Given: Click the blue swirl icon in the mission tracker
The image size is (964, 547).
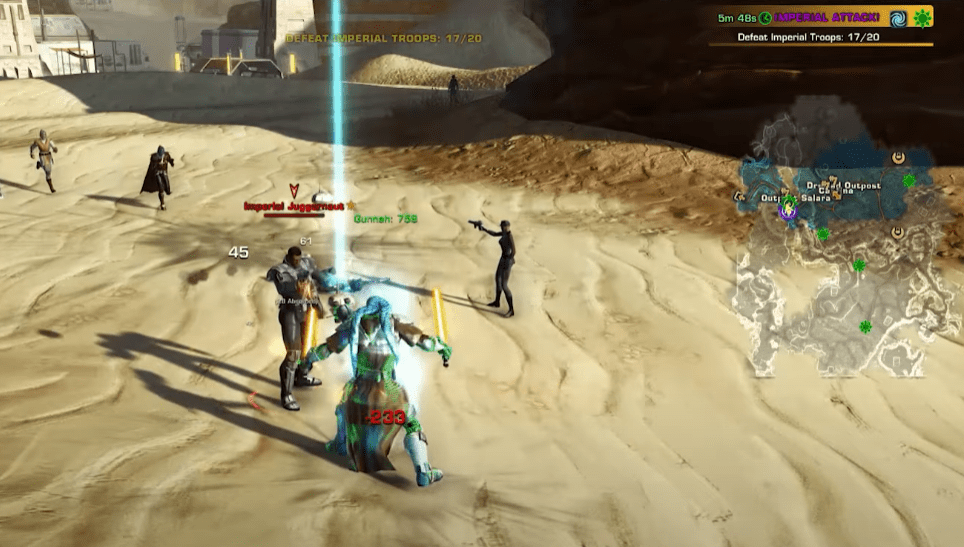Looking at the screenshot, I should click(x=897, y=18).
